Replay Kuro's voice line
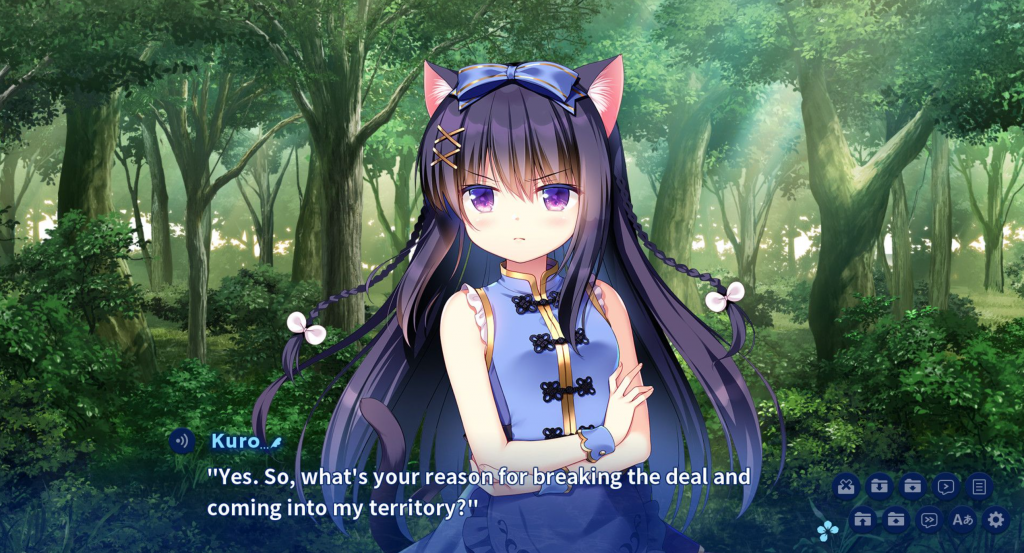This screenshot has height=553, width=1024. [182, 441]
